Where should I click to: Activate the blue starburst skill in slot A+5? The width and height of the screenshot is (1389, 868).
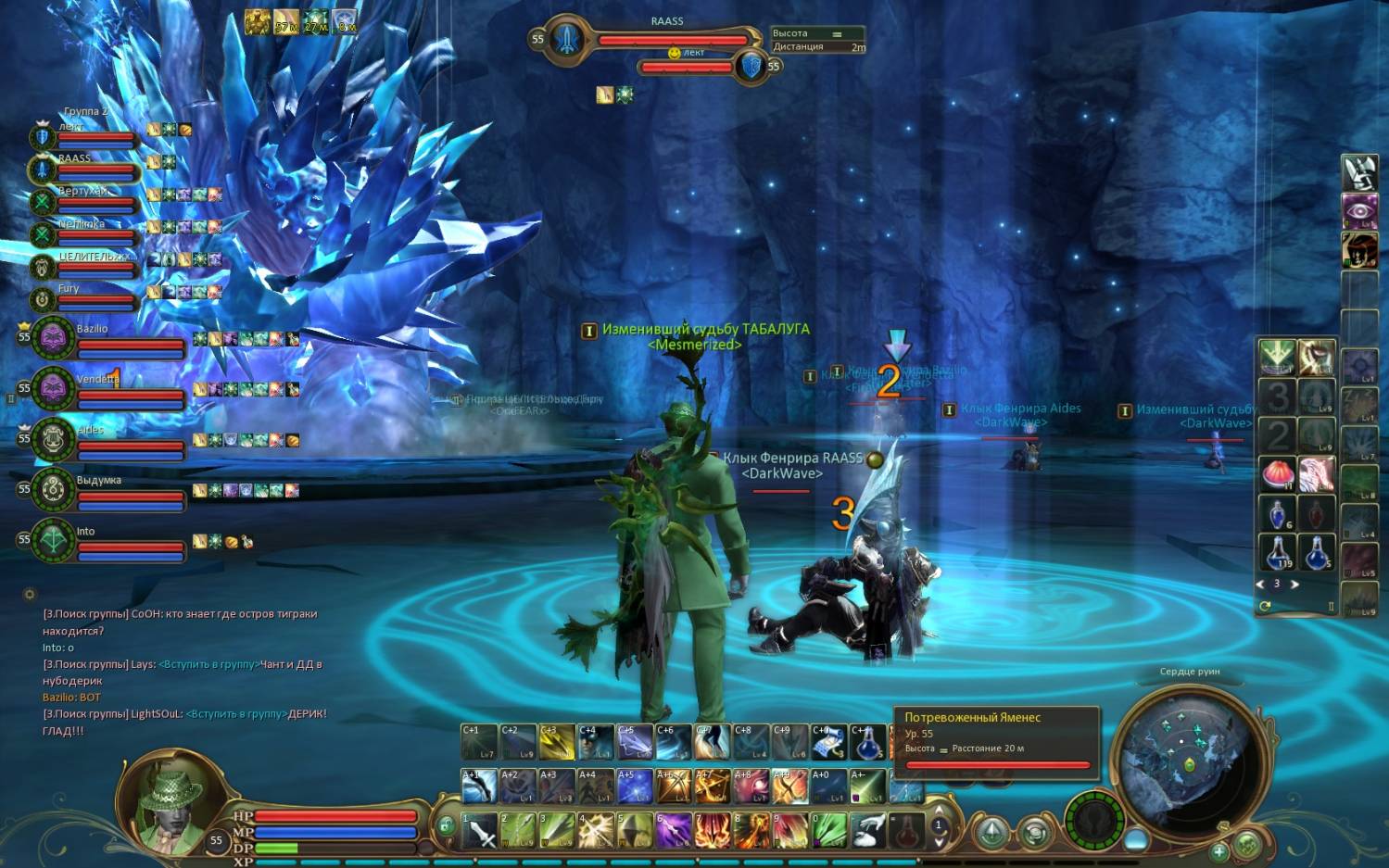tap(635, 786)
